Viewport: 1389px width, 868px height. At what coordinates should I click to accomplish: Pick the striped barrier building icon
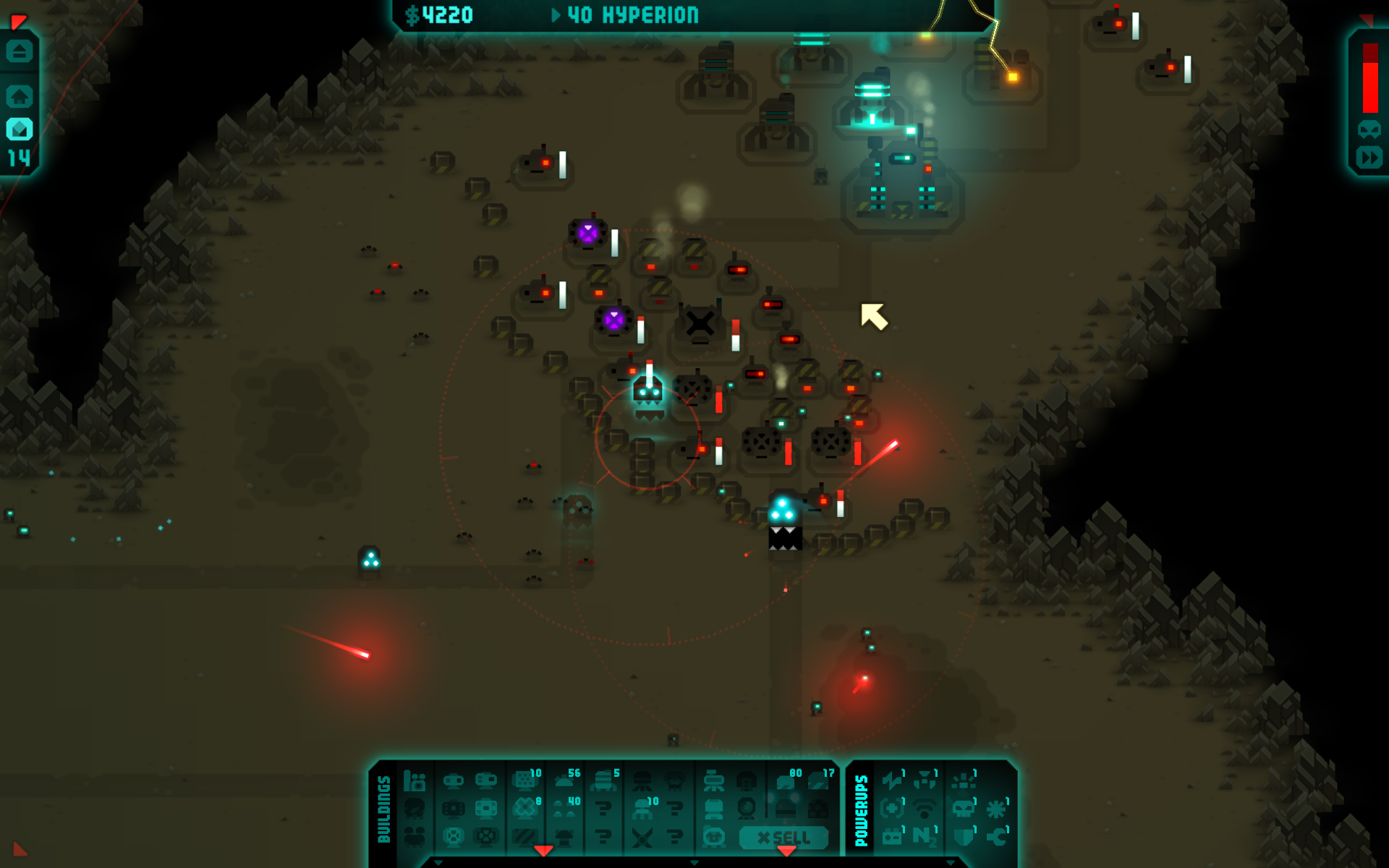coord(524,838)
